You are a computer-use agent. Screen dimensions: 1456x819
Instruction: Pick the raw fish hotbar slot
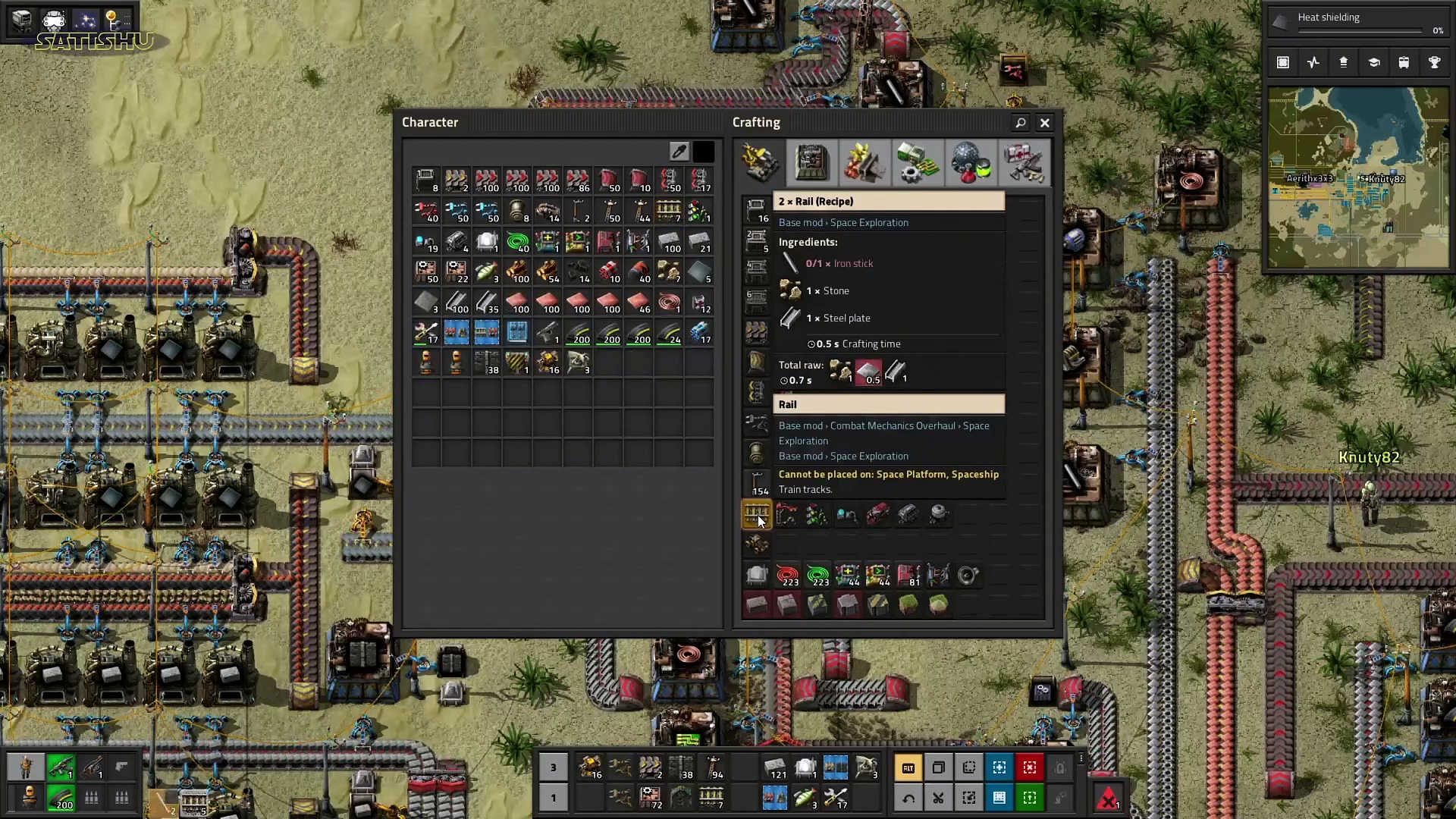(805, 798)
